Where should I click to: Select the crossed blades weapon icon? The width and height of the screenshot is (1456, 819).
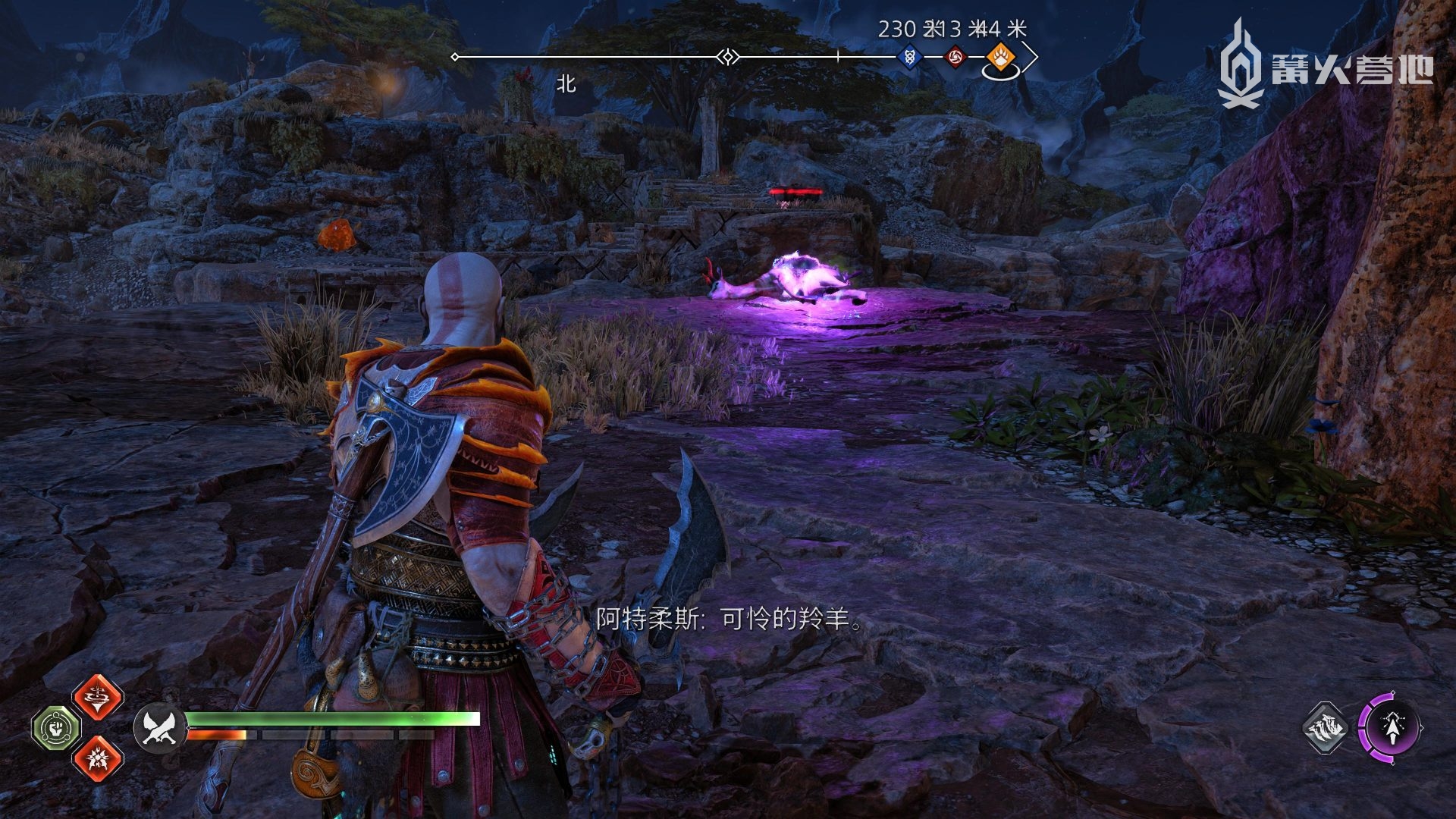[x=159, y=727]
